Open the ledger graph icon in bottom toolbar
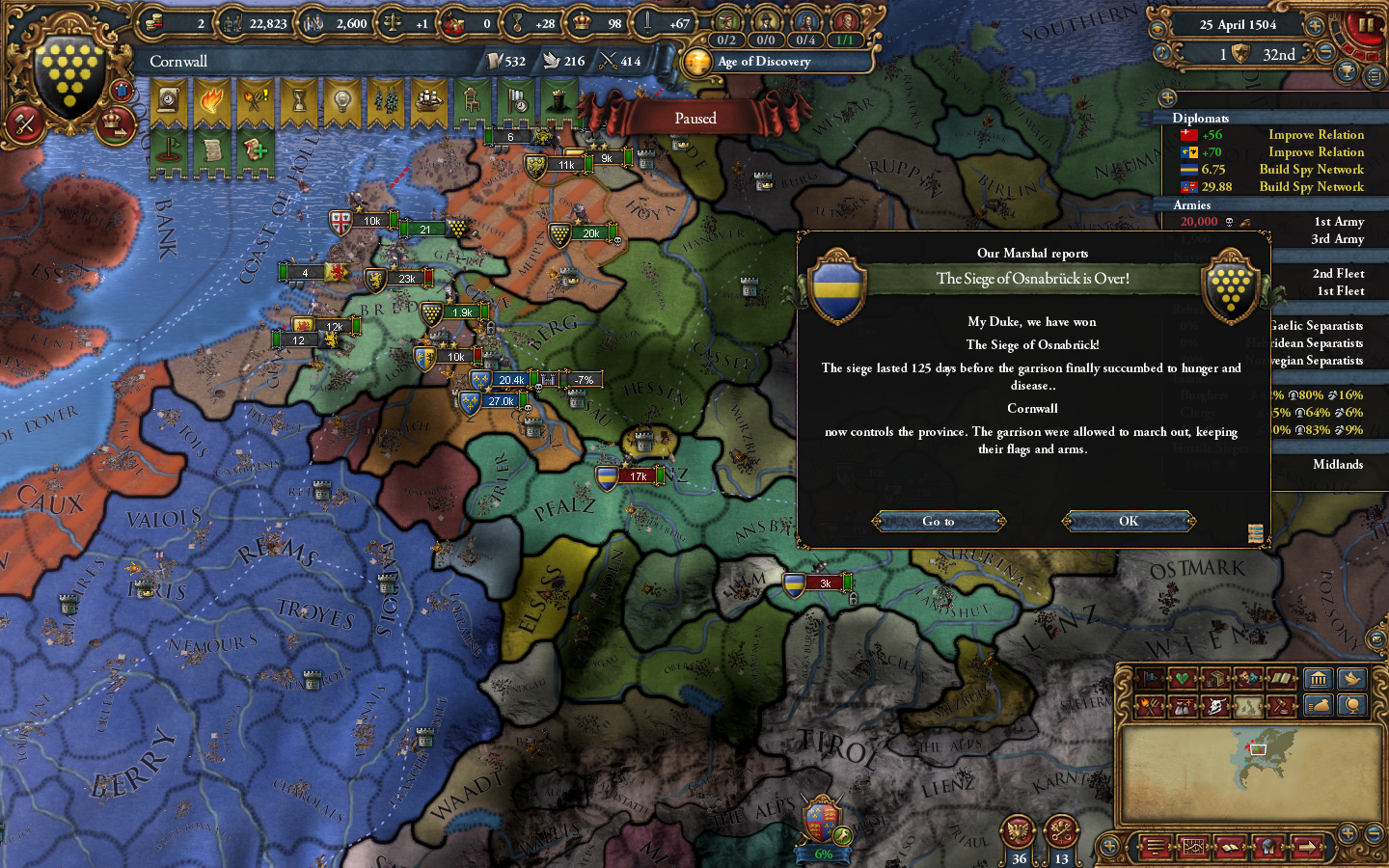Image resolution: width=1389 pixels, height=868 pixels. click(x=1193, y=848)
